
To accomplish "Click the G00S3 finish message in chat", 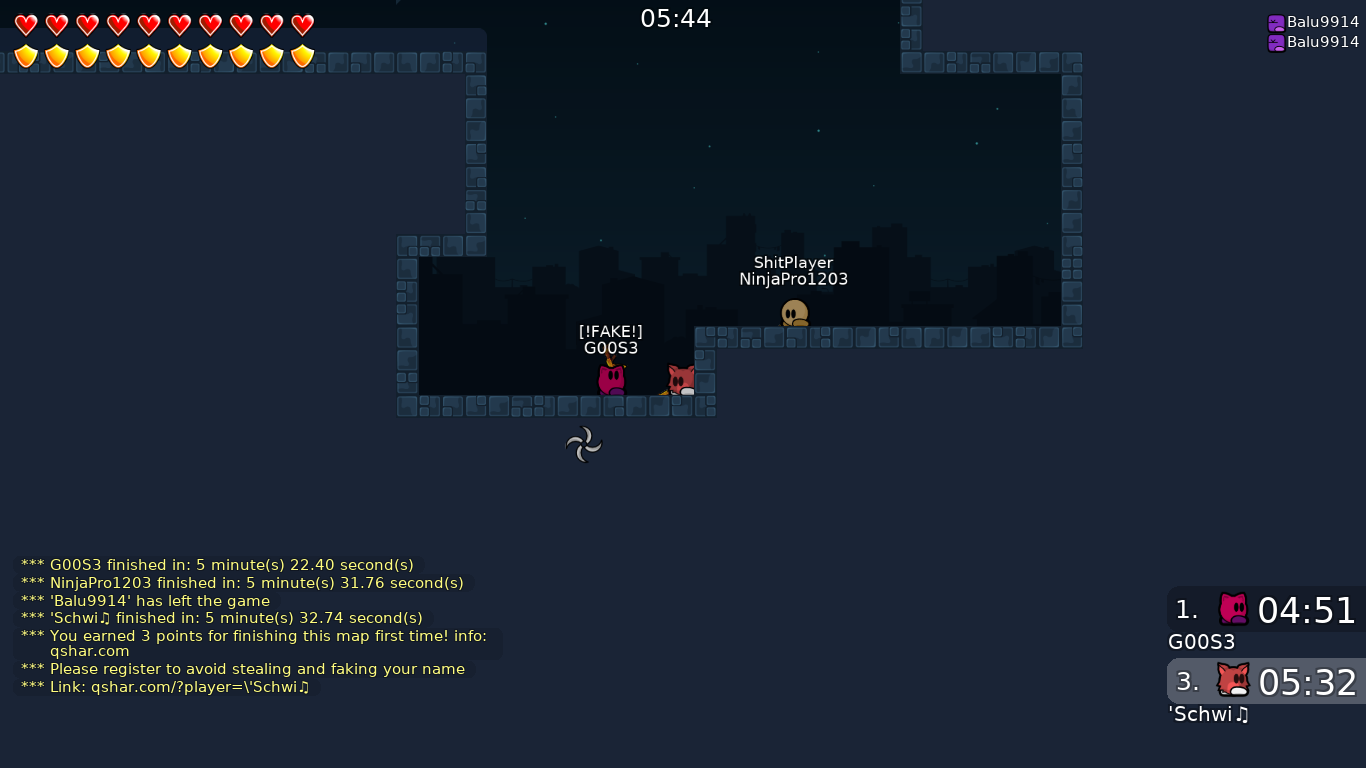I will (218, 564).
